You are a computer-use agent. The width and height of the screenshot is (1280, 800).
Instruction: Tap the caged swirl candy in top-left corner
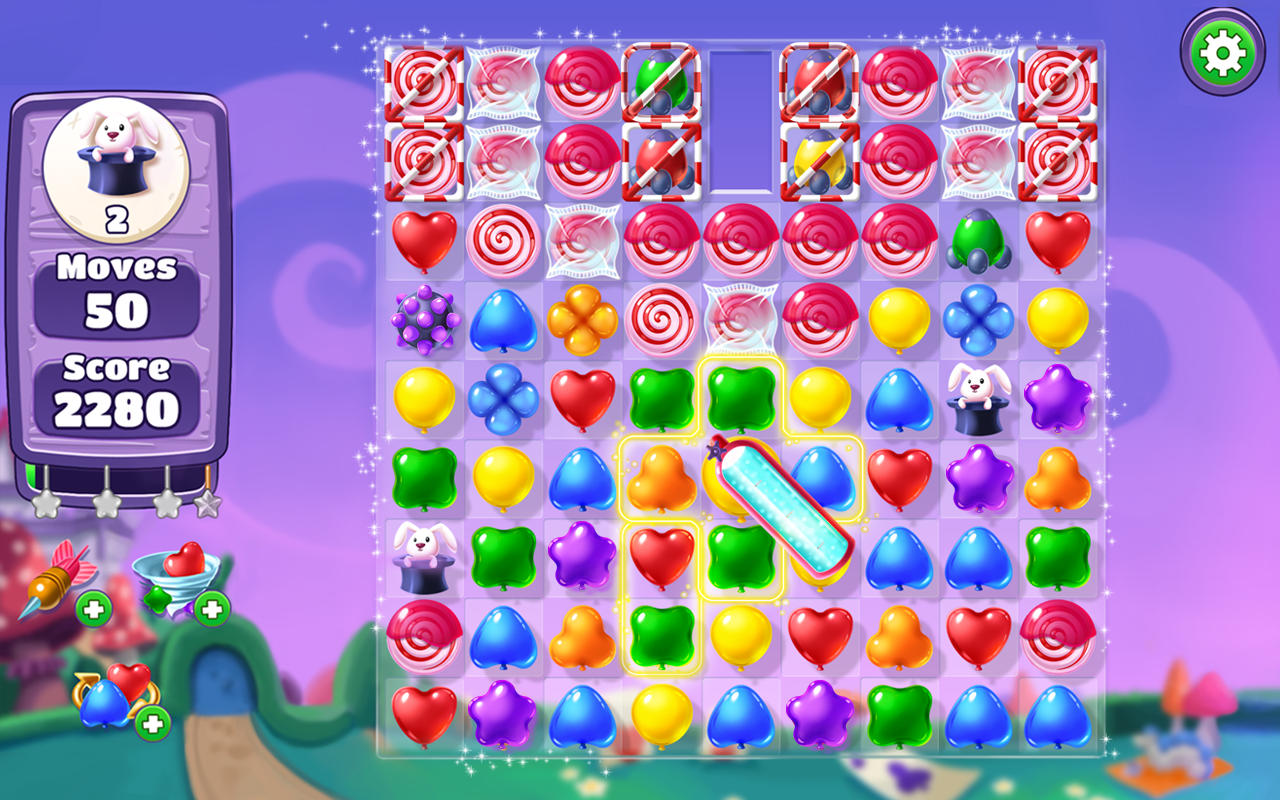click(x=422, y=82)
